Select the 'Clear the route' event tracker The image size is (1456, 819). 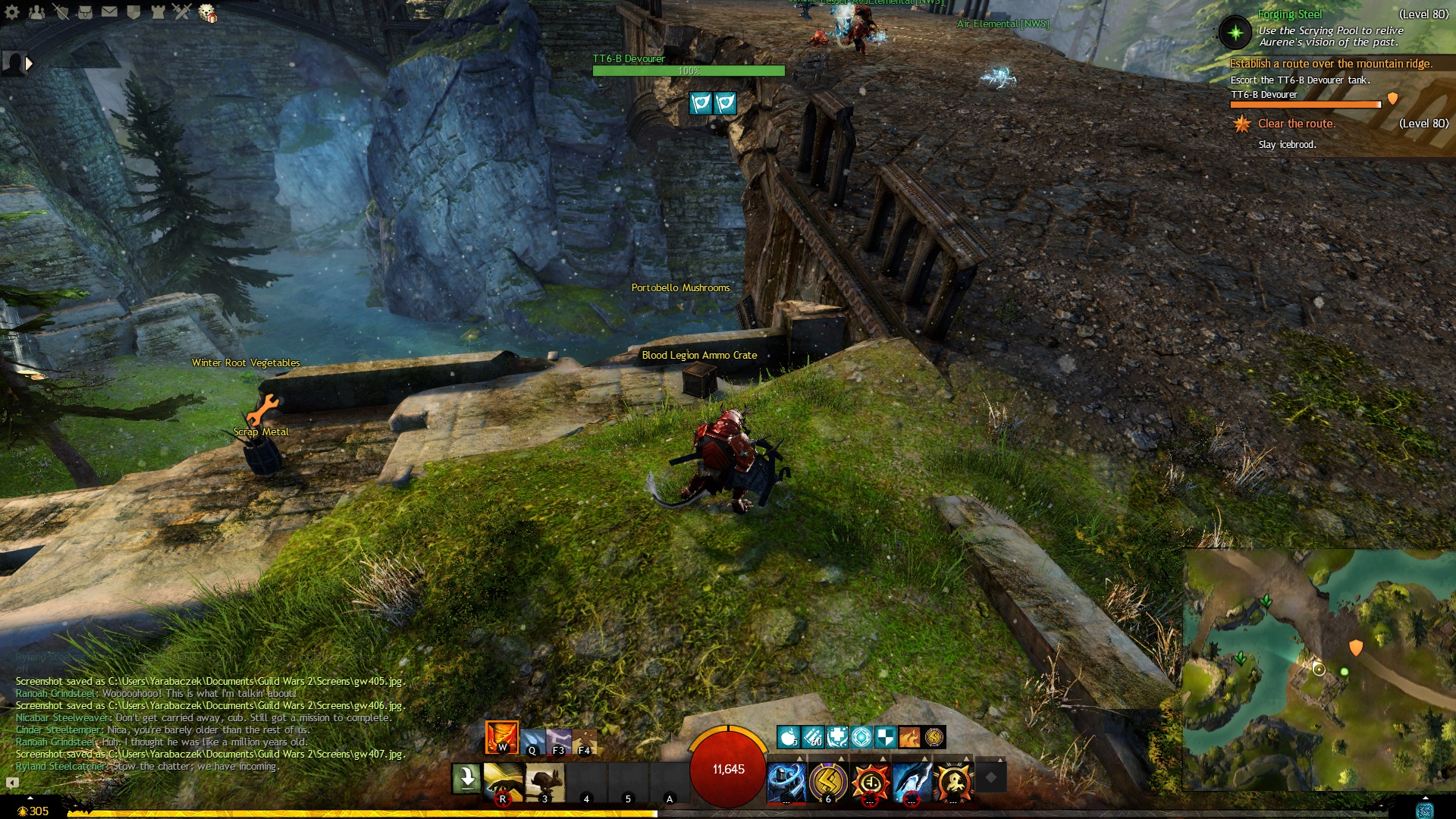[1296, 124]
